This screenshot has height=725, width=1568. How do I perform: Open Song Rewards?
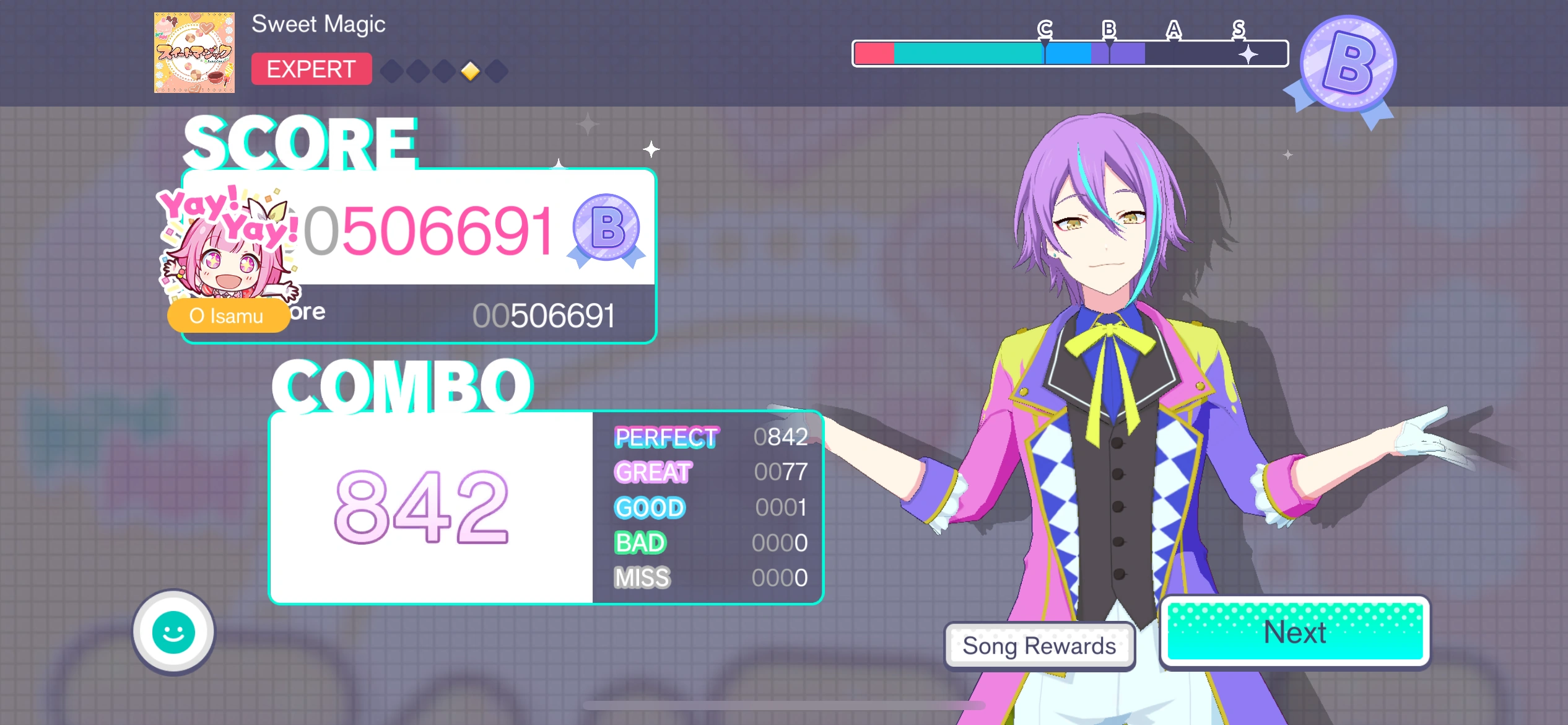1040,646
